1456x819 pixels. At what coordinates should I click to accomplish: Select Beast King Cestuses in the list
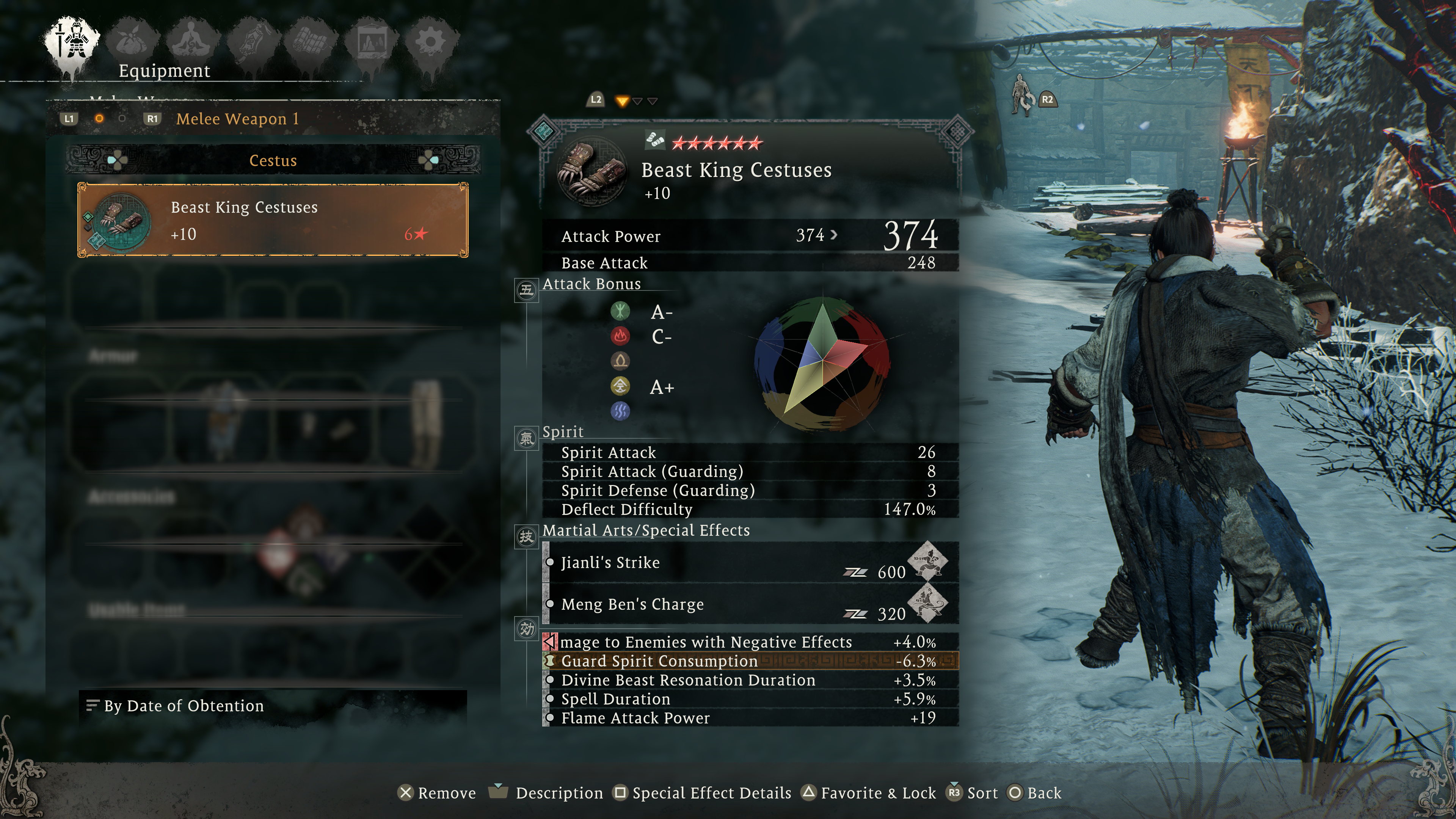click(x=273, y=220)
